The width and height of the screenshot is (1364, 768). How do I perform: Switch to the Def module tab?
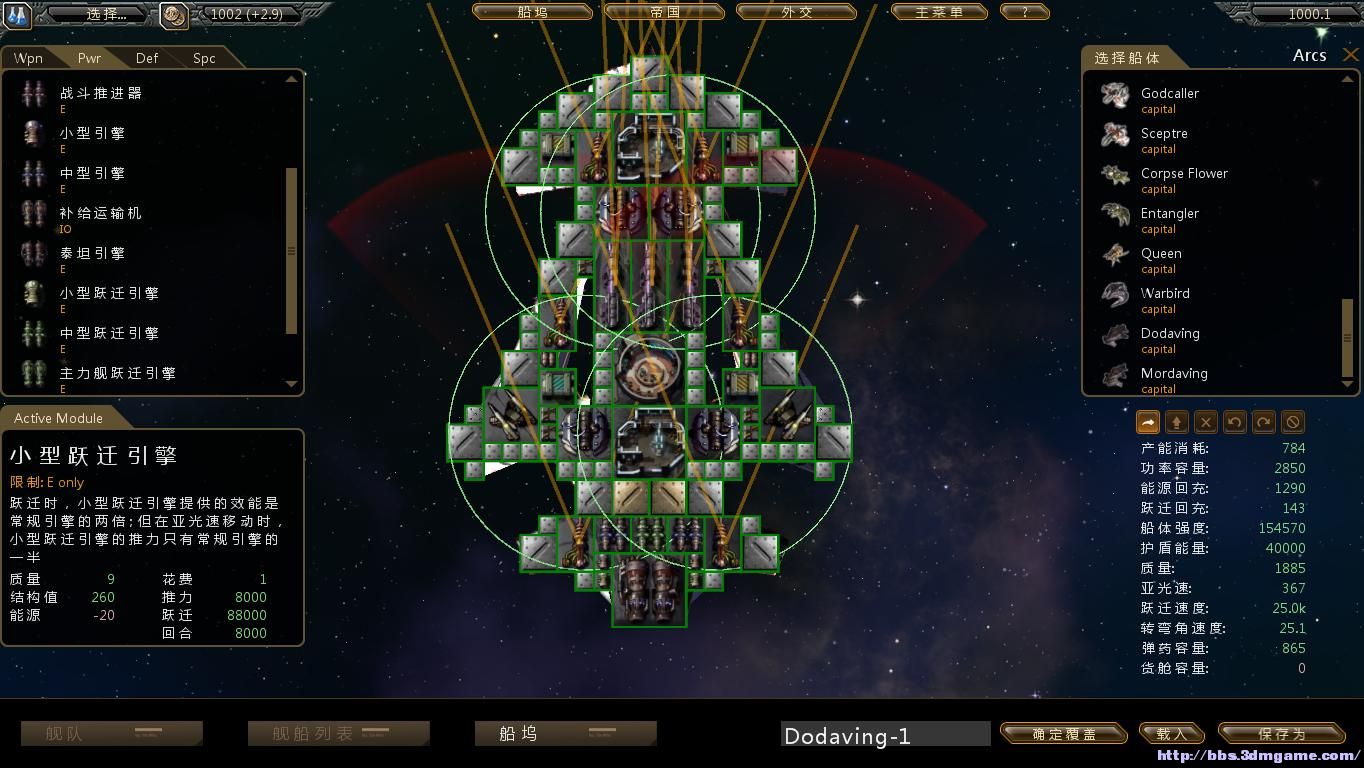click(147, 58)
